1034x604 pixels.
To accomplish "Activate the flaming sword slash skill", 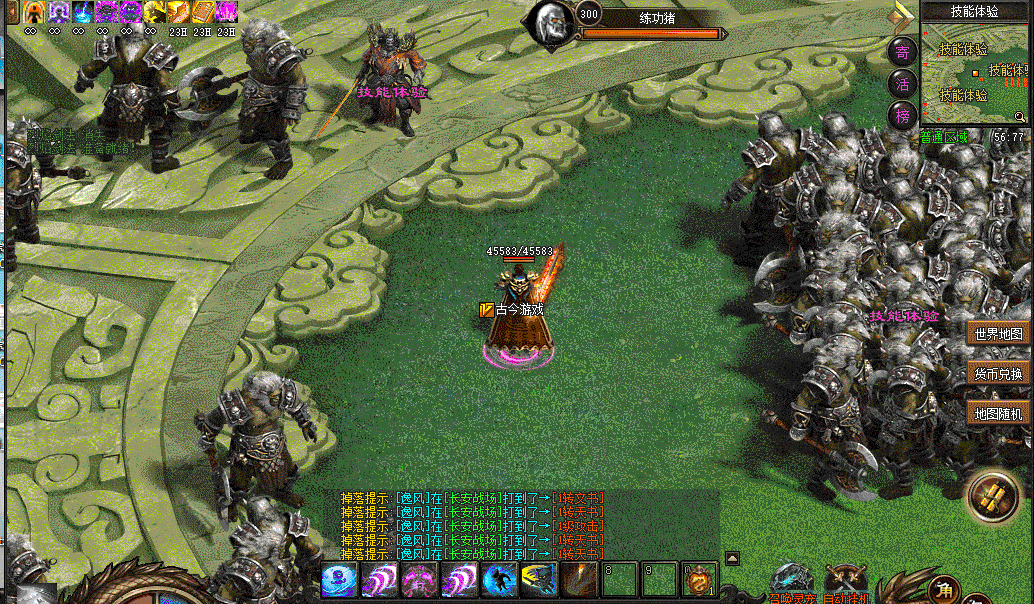I will 579,580.
